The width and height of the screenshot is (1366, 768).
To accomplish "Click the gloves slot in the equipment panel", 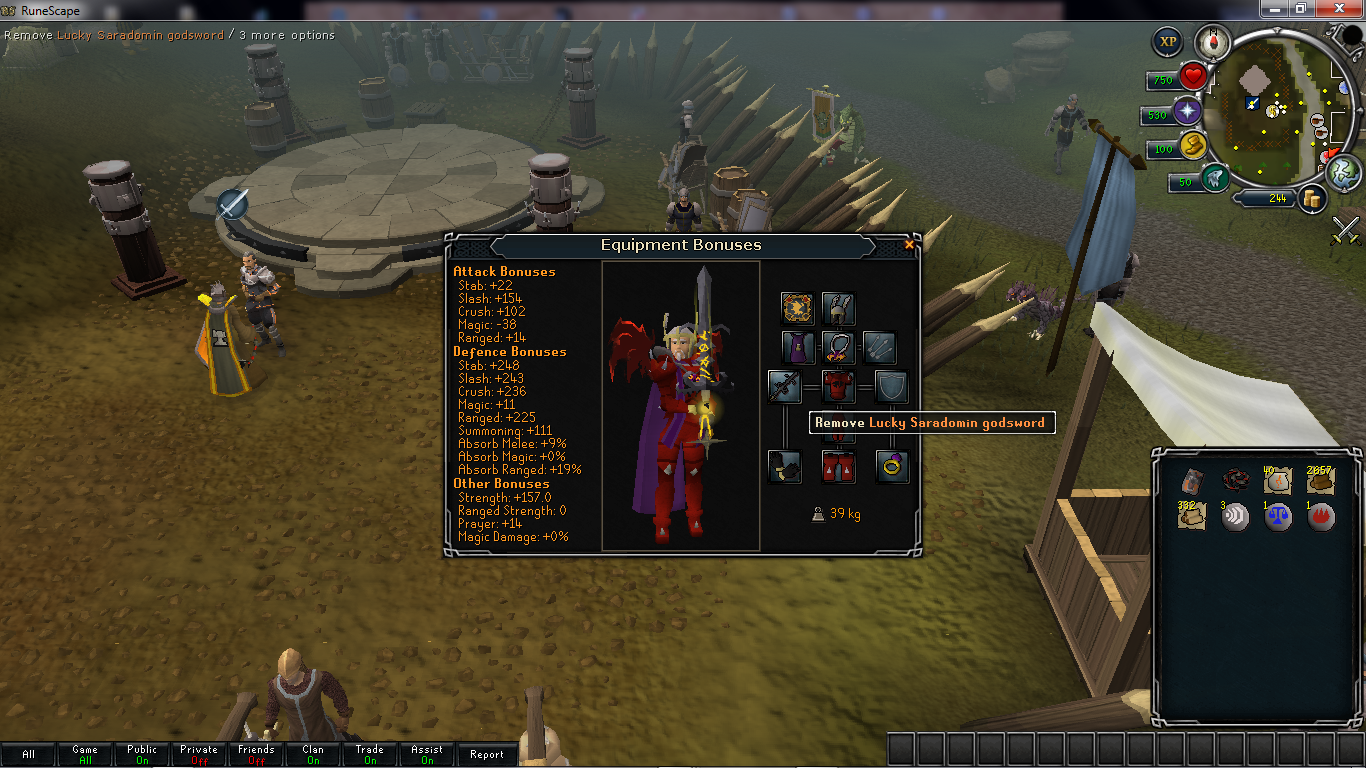I will point(784,466).
